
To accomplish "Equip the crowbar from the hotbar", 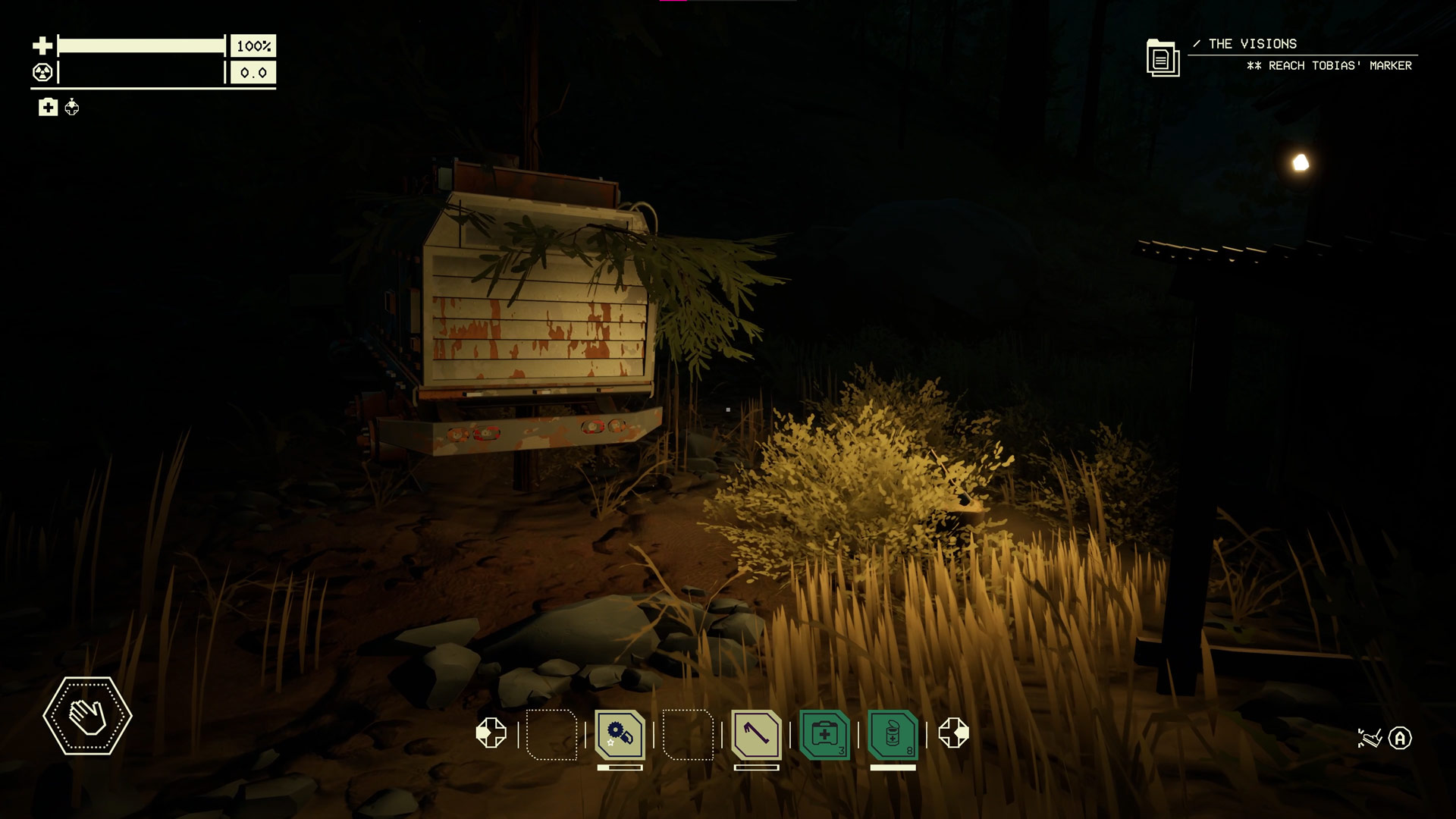I will point(756,734).
